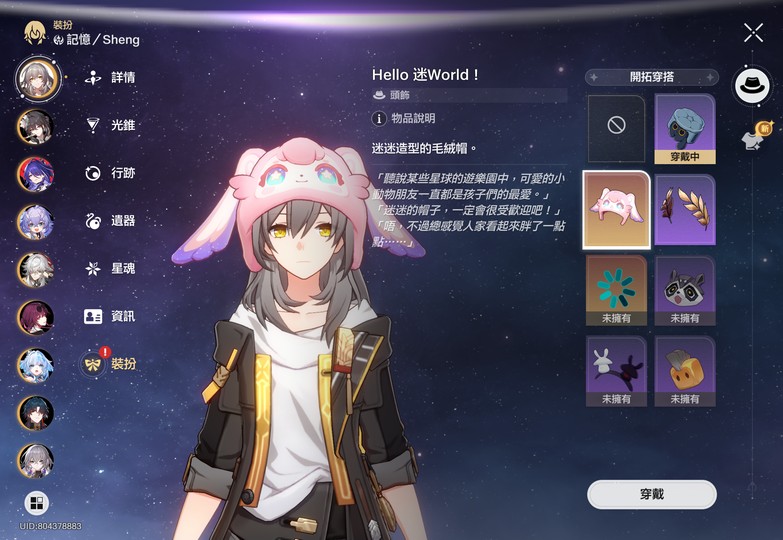Image resolution: width=783 pixels, height=540 pixels.
Task: Choose the unowned teal flower headwear
Action: 617,290
